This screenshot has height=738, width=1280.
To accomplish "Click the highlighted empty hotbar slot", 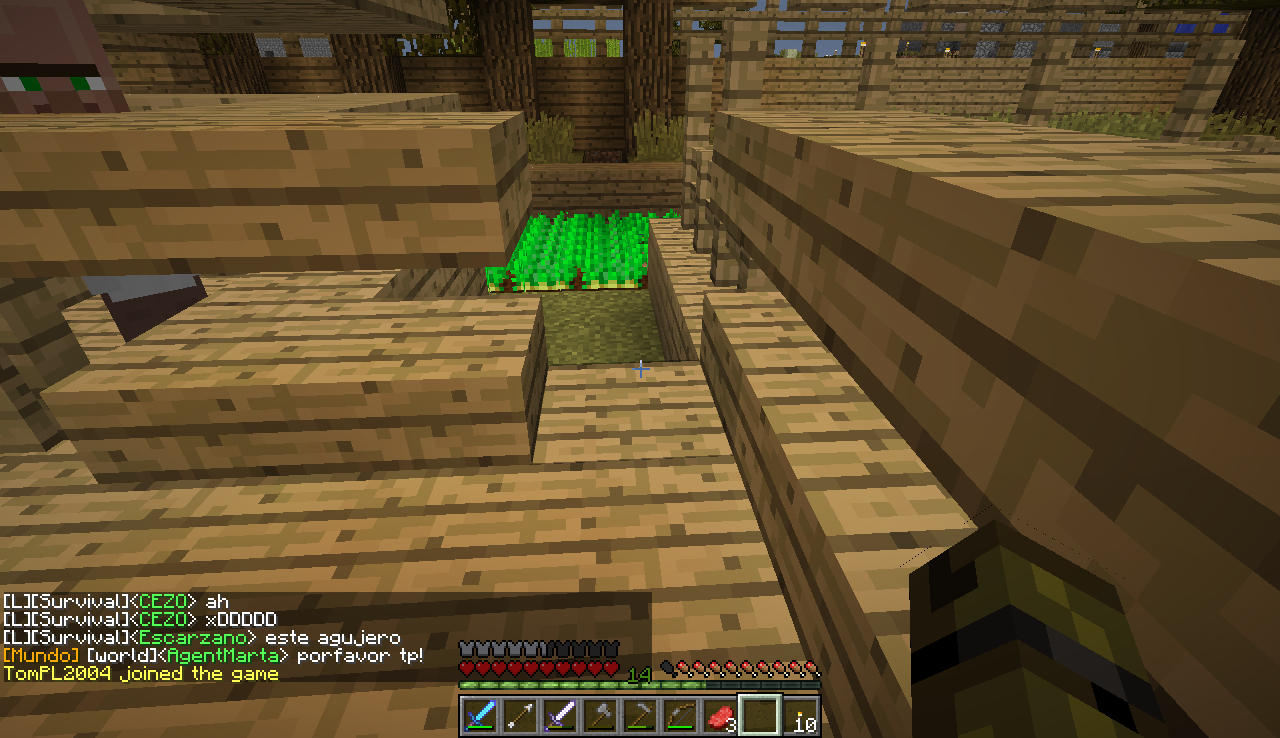I will tap(760, 716).
